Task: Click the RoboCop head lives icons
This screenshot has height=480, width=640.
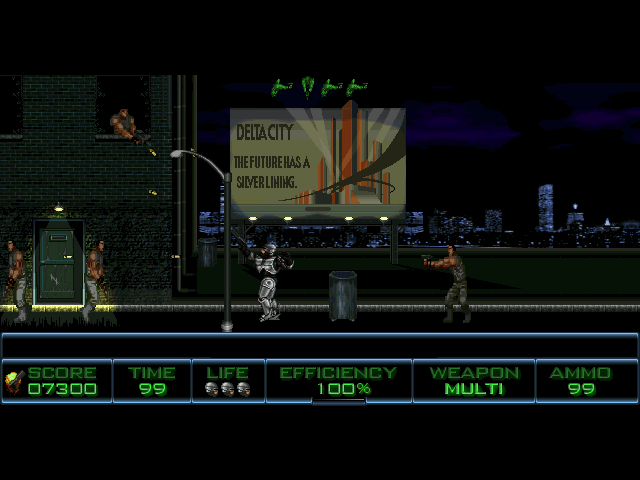Action: (227, 389)
